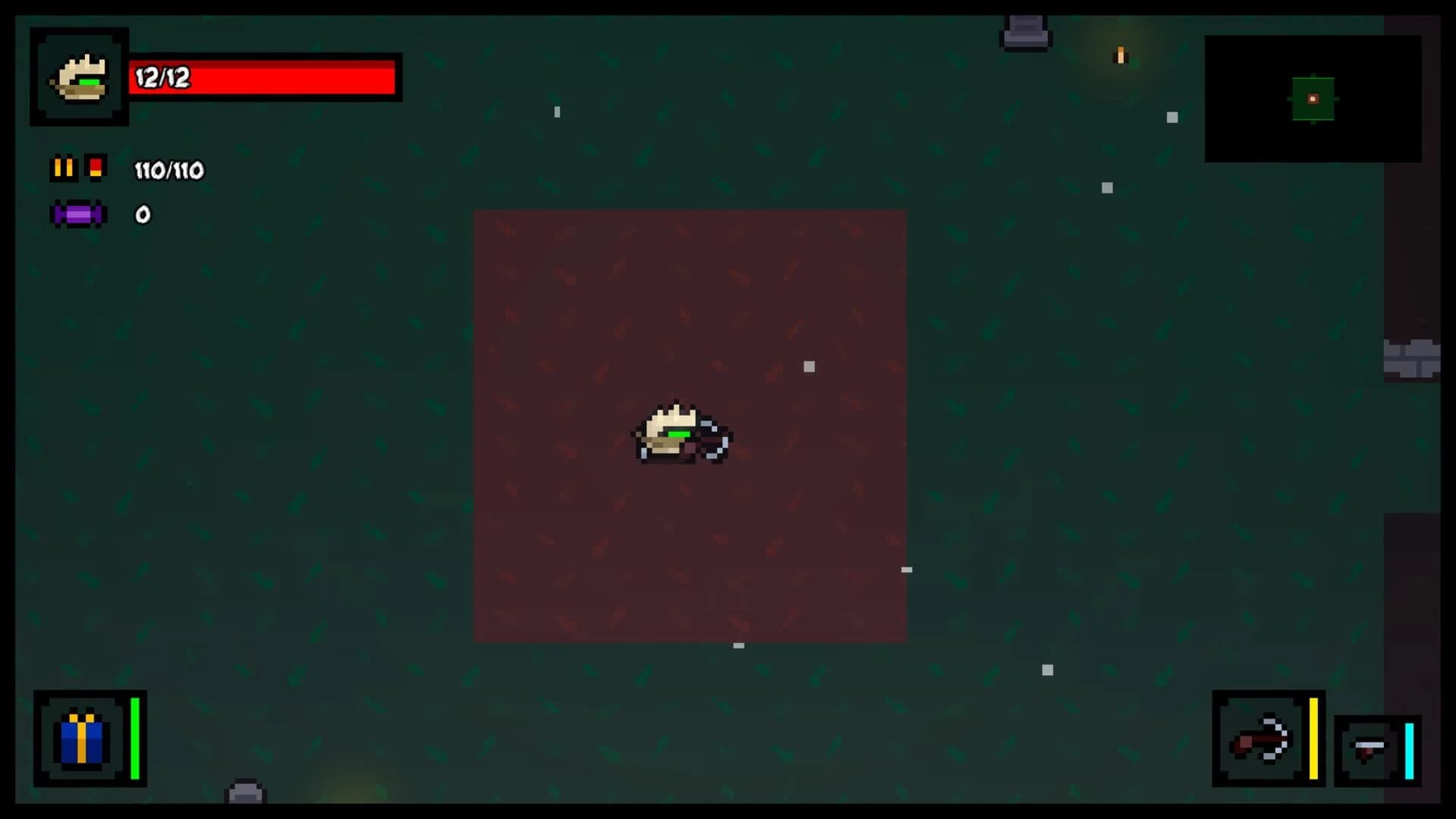Toggle the crossbow's yellow charge bar
Screen dimensions: 1456x819
tap(1314, 739)
